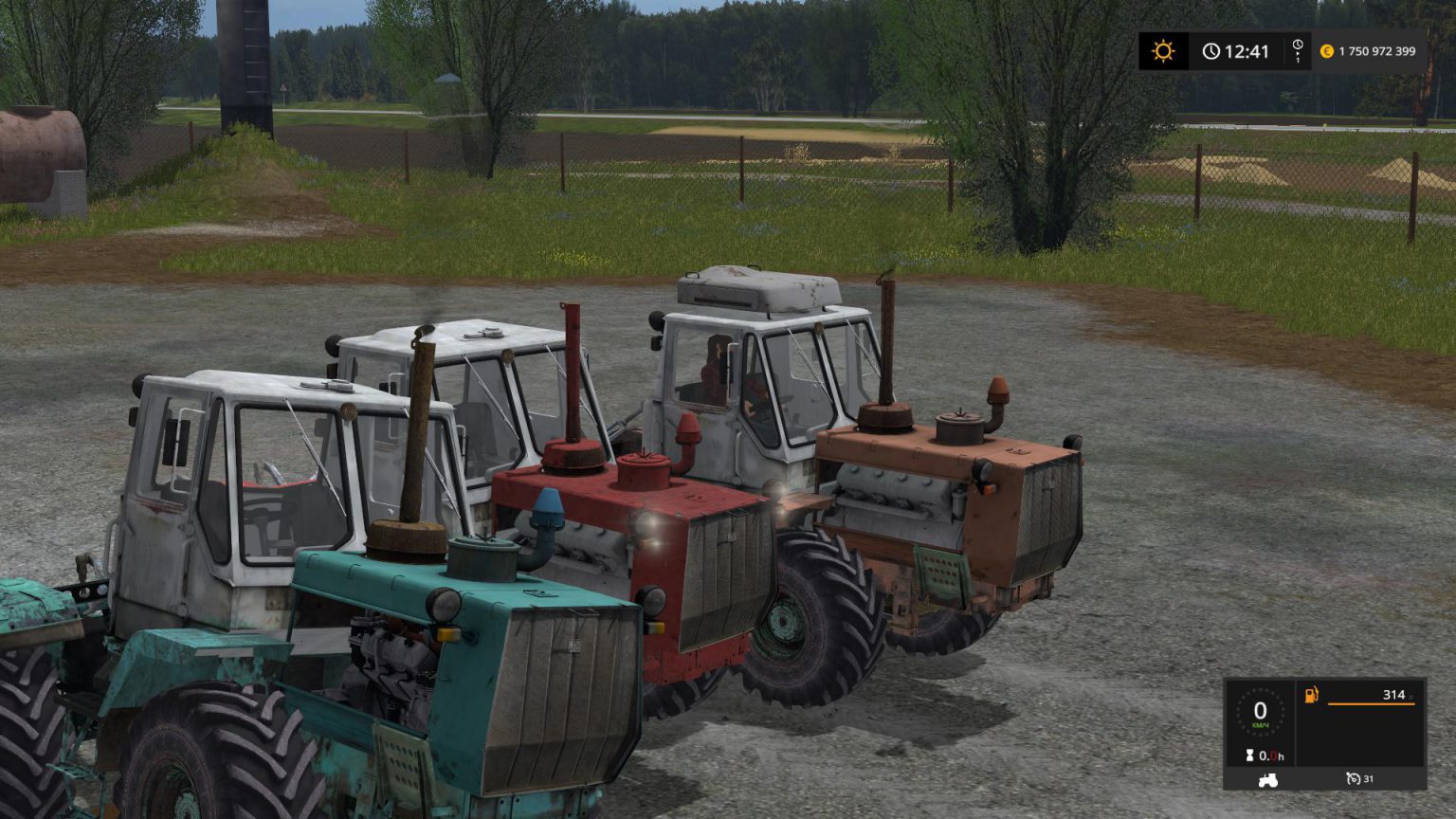Select the money balance 1 750 972 399
Viewport: 1456px width, 819px height.
pyautogui.click(x=1376, y=50)
